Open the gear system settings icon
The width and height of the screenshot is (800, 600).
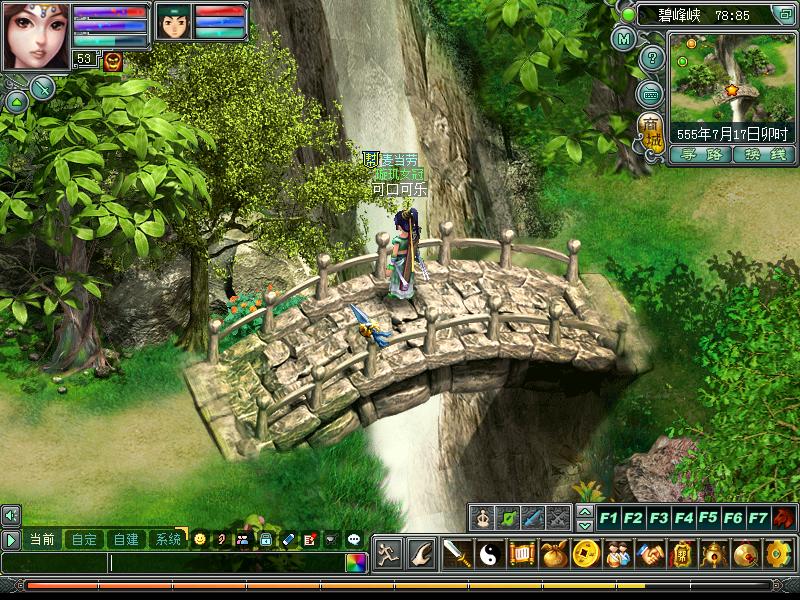point(778,553)
